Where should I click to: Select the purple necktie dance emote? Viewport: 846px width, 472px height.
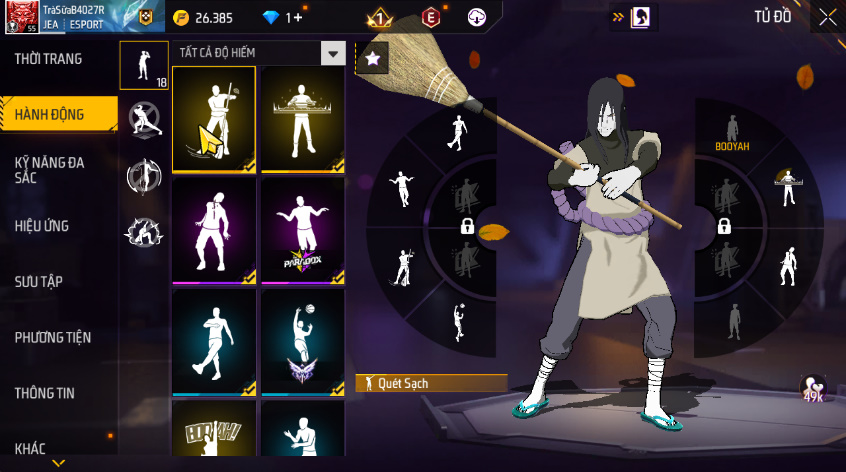(x=213, y=231)
